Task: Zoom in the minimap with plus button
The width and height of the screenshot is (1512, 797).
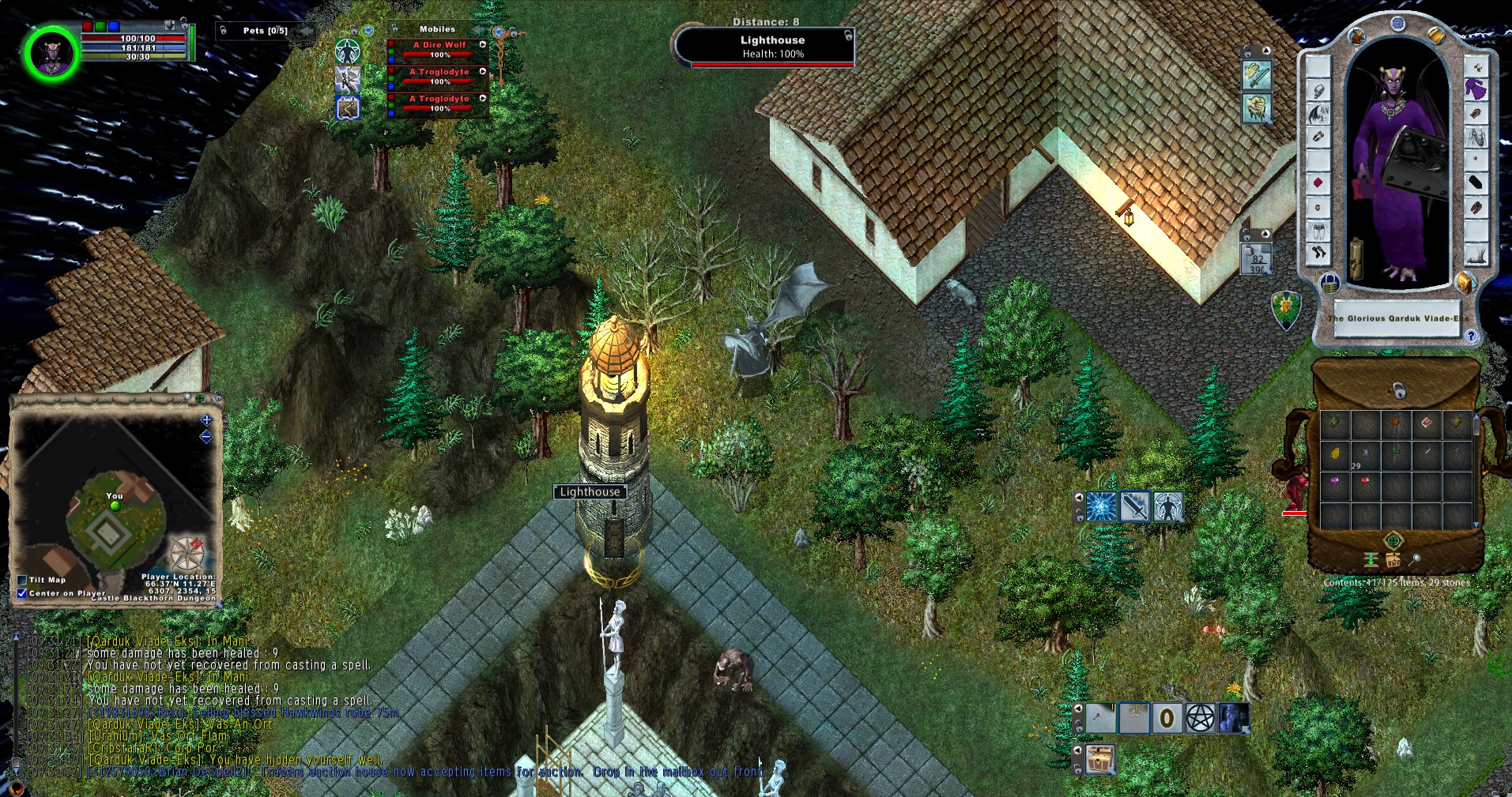Action: click(x=206, y=420)
